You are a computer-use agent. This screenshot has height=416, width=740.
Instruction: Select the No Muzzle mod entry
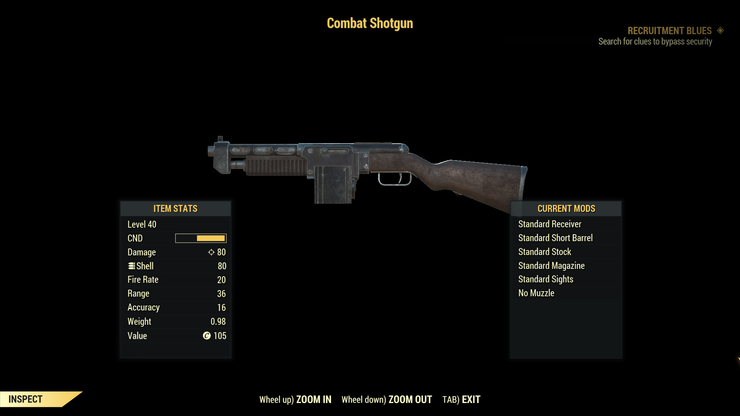point(536,293)
